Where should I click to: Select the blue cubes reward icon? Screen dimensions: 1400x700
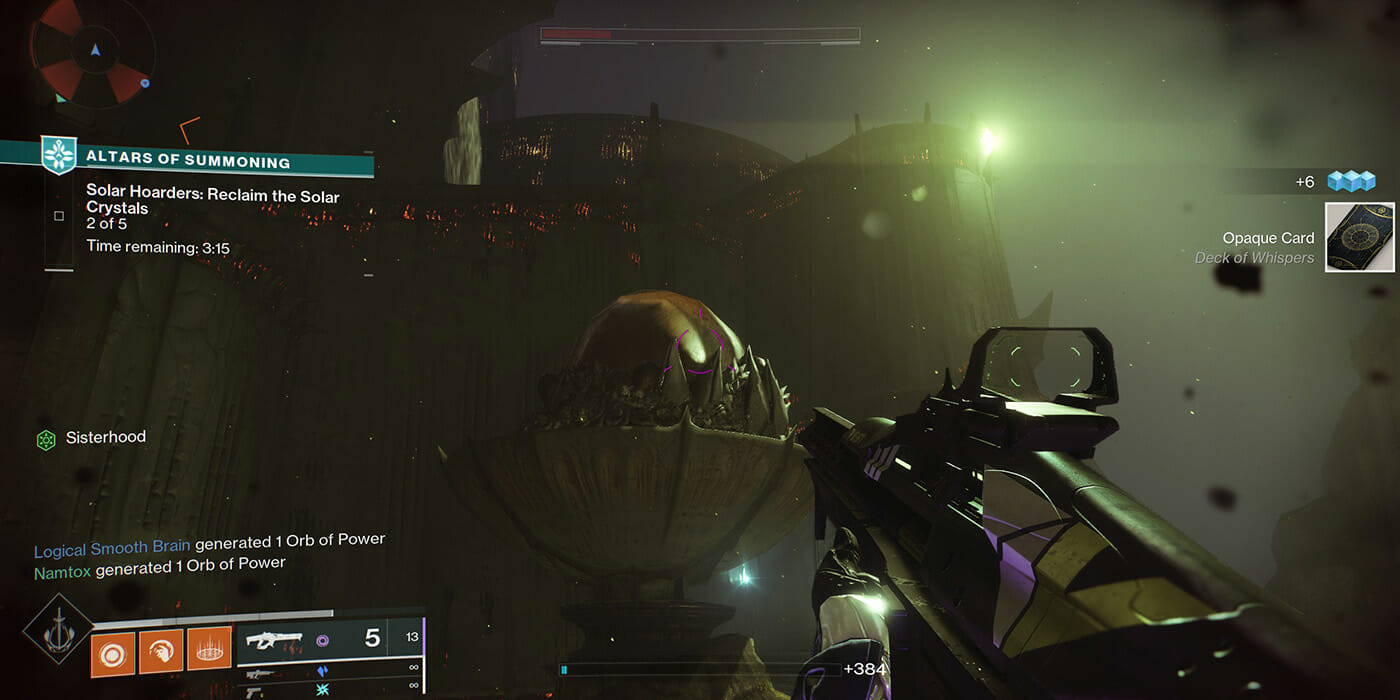click(1351, 181)
